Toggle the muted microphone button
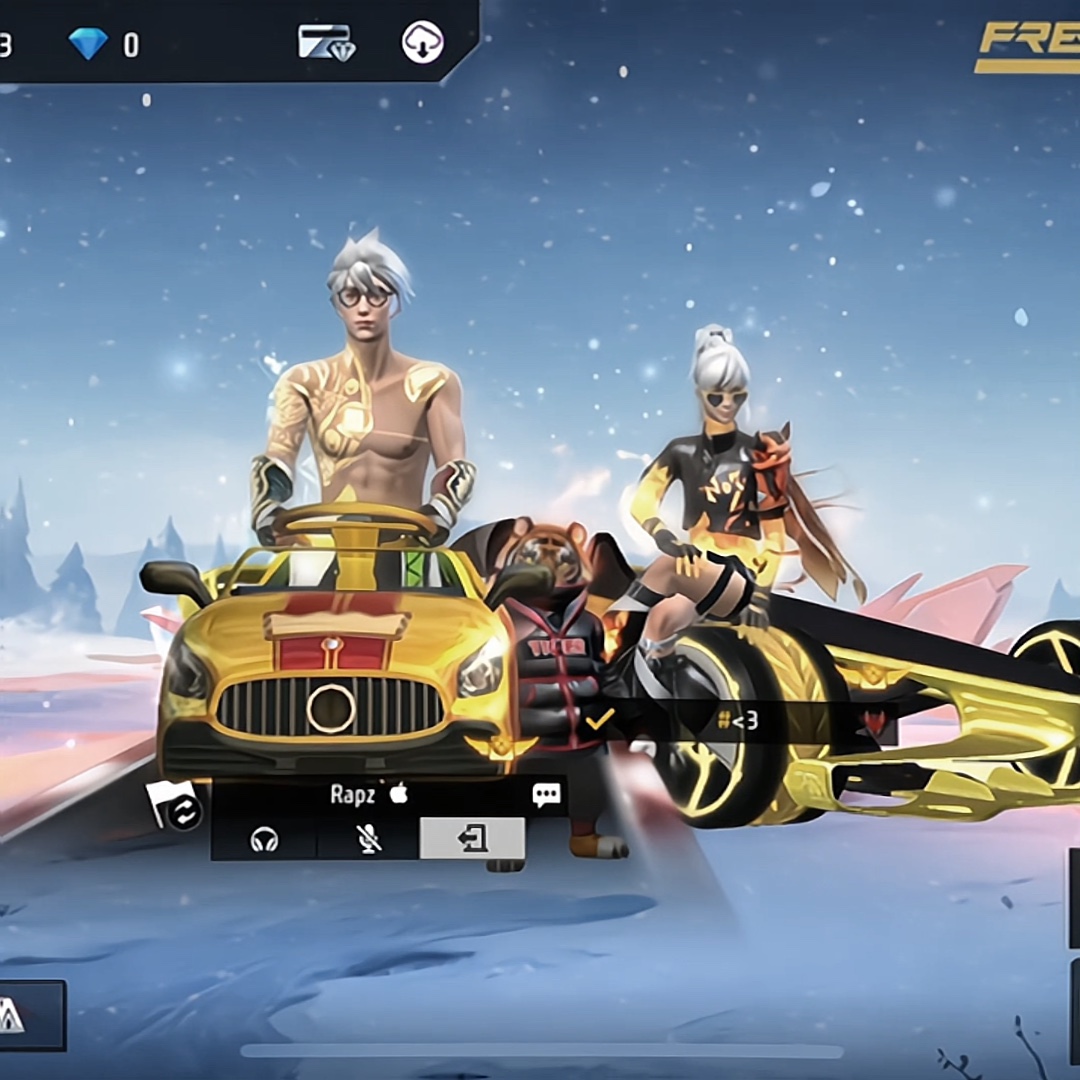The width and height of the screenshot is (1080, 1080). [x=369, y=839]
